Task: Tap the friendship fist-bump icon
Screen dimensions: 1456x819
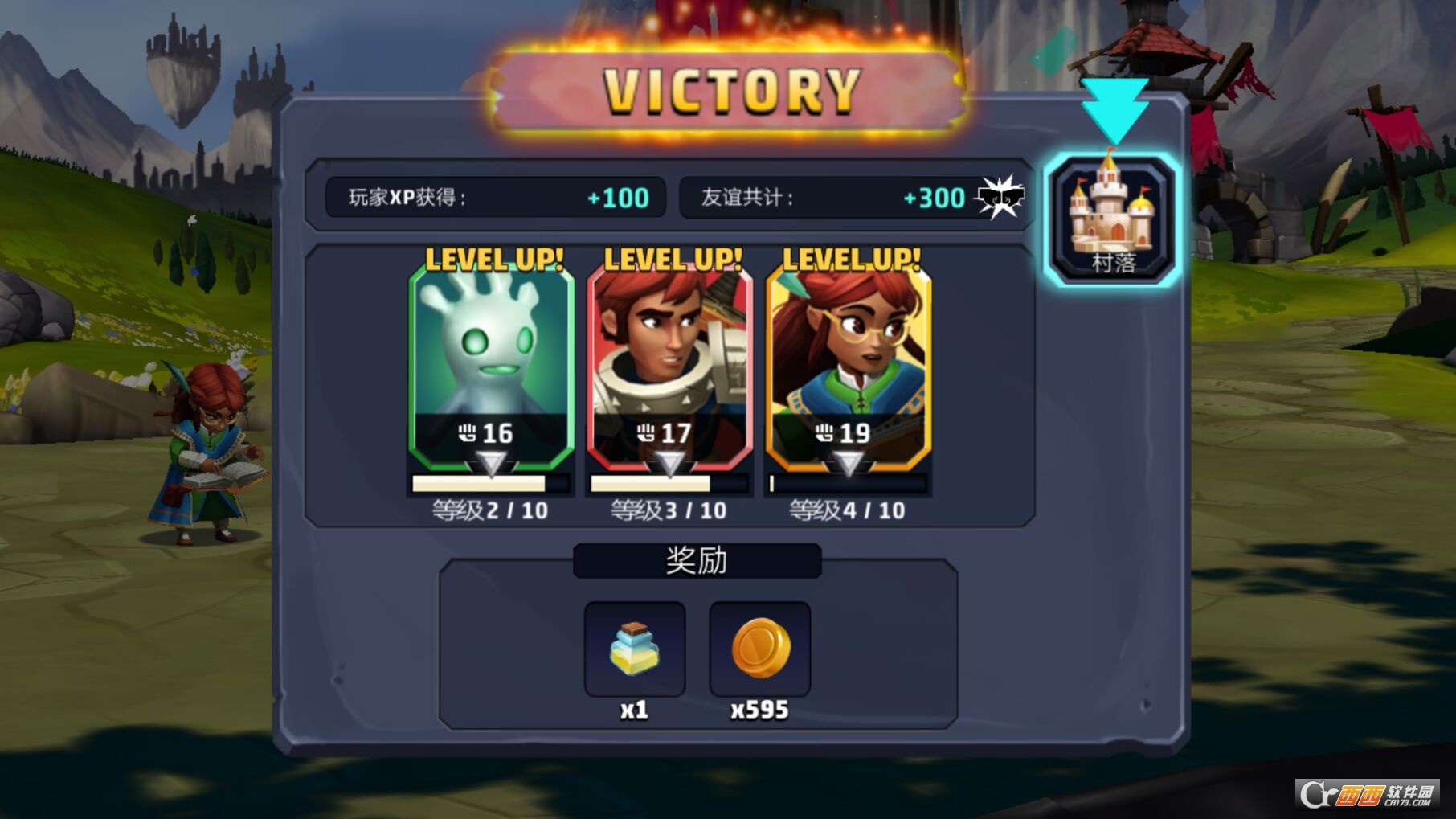Action: coord(1000,197)
